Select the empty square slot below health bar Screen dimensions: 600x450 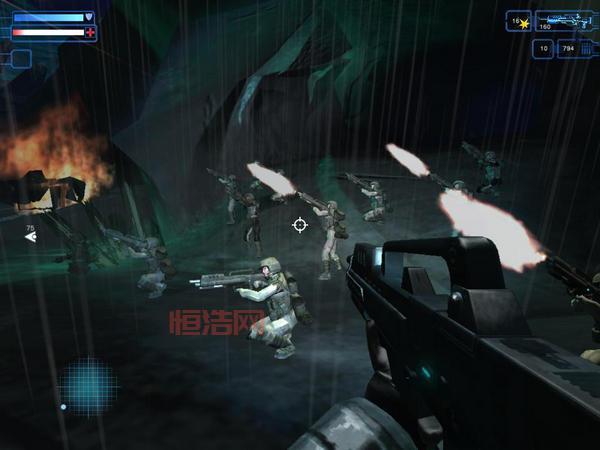coord(20,58)
